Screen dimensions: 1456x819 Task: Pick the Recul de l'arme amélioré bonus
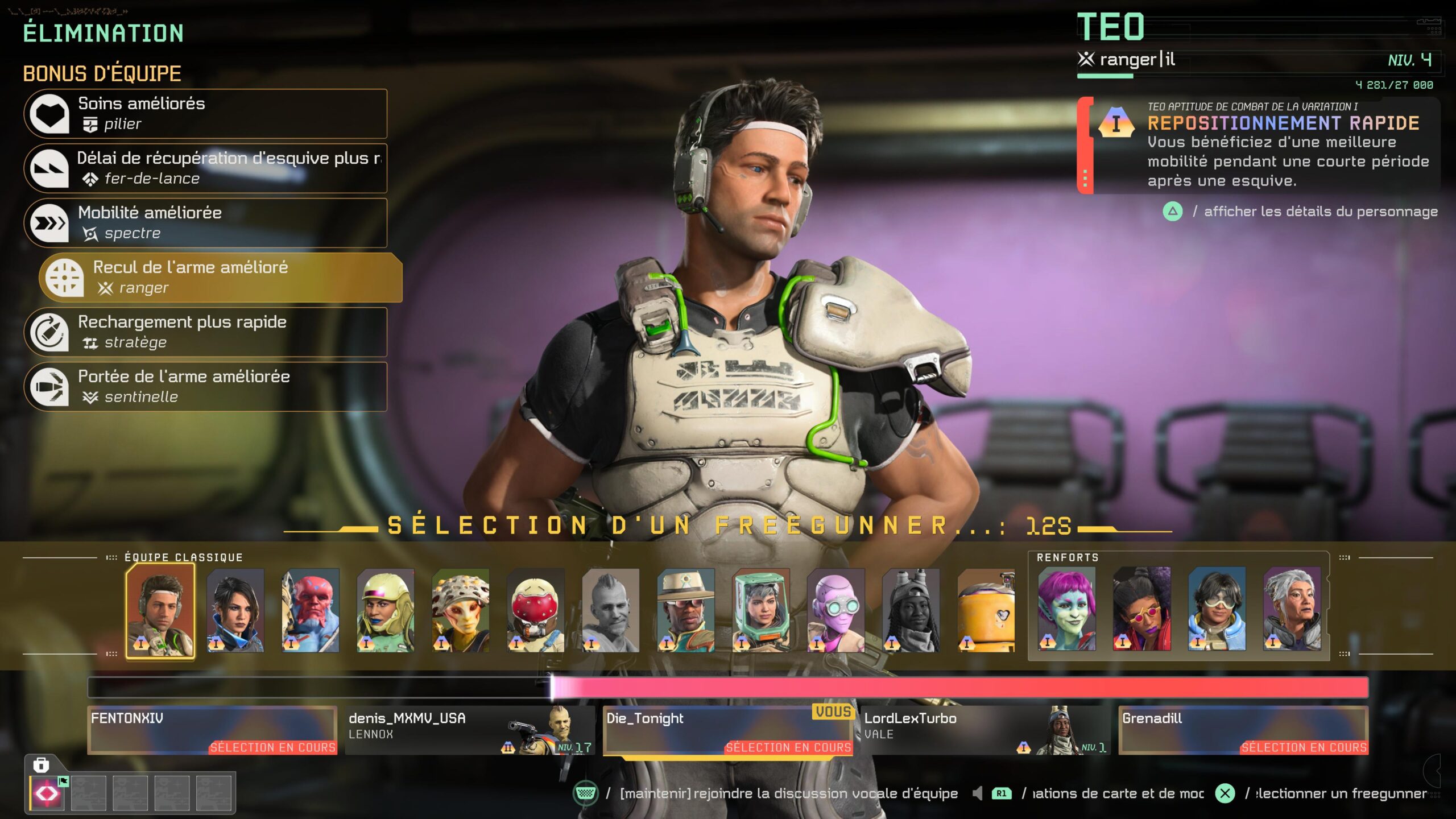coord(221,278)
